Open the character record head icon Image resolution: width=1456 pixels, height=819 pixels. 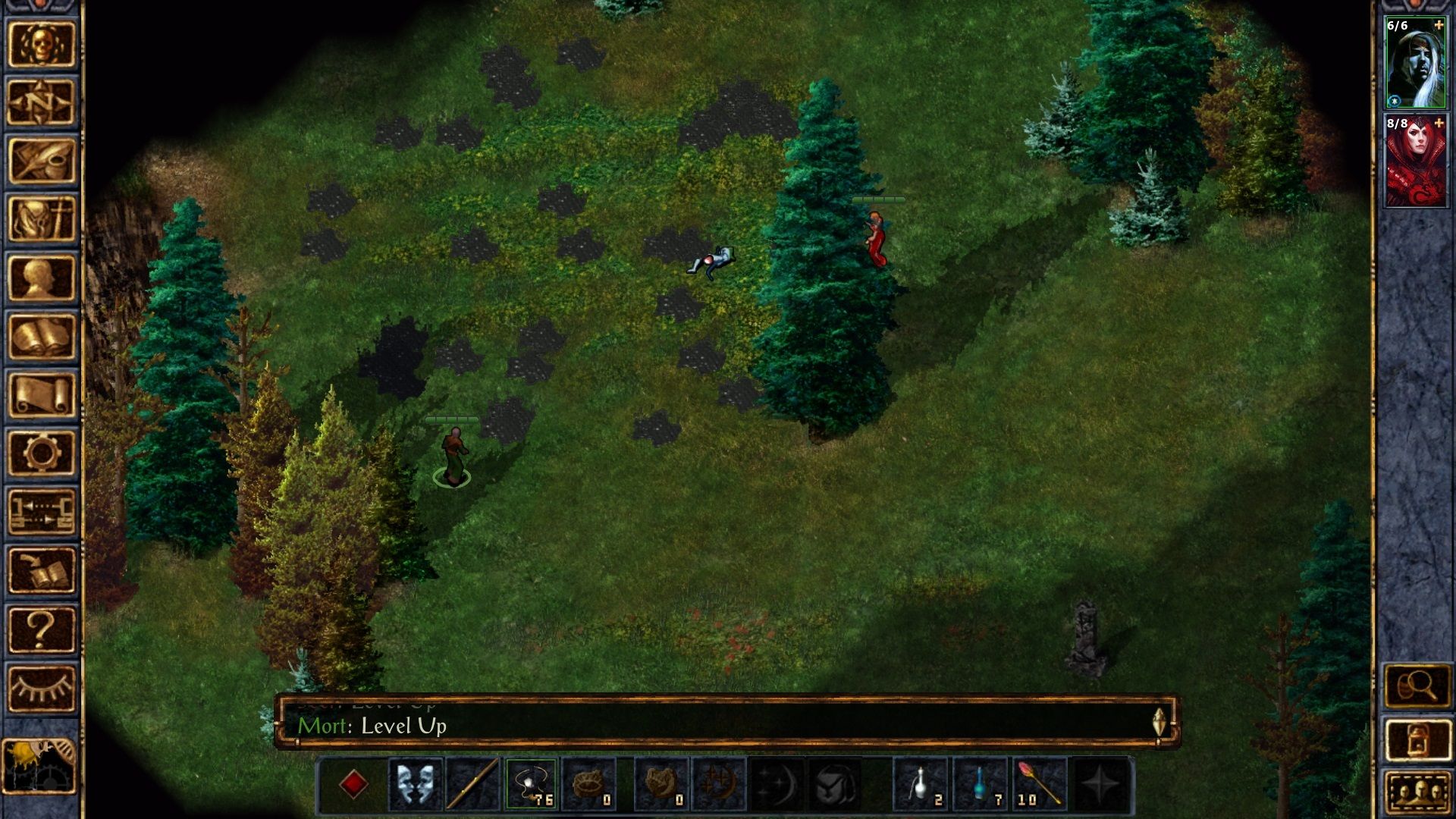tap(41, 278)
